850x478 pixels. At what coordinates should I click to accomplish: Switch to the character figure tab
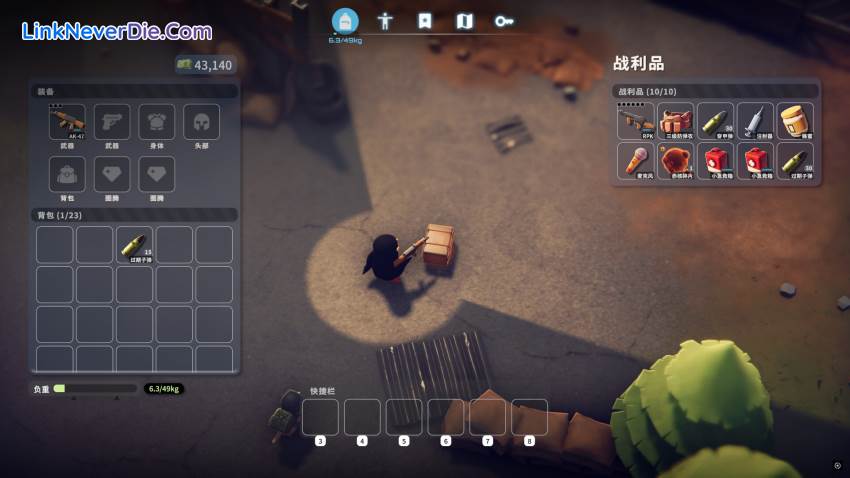[385, 20]
